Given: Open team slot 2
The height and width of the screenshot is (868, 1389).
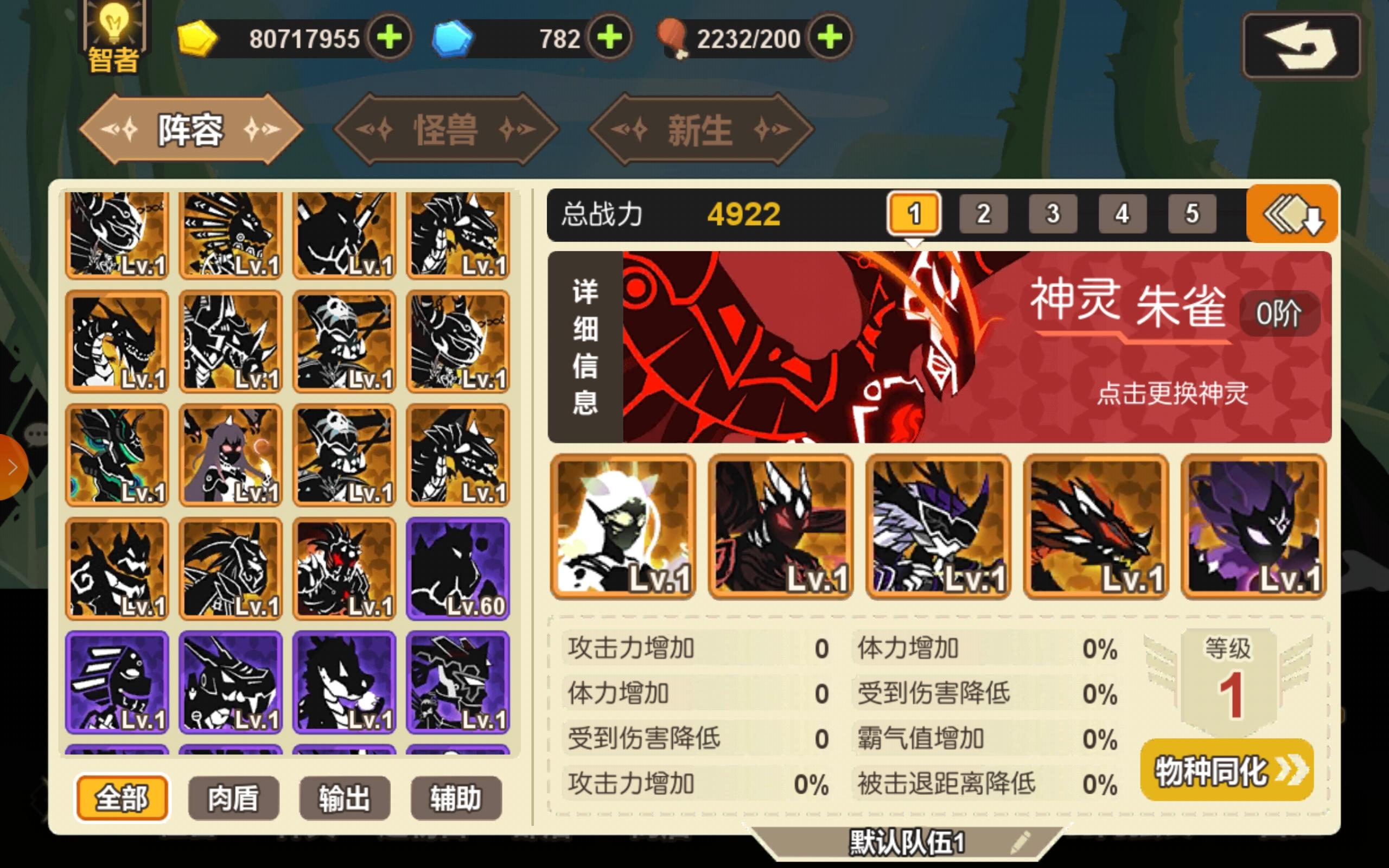Looking at the screenshot, I should coord(983,214).
